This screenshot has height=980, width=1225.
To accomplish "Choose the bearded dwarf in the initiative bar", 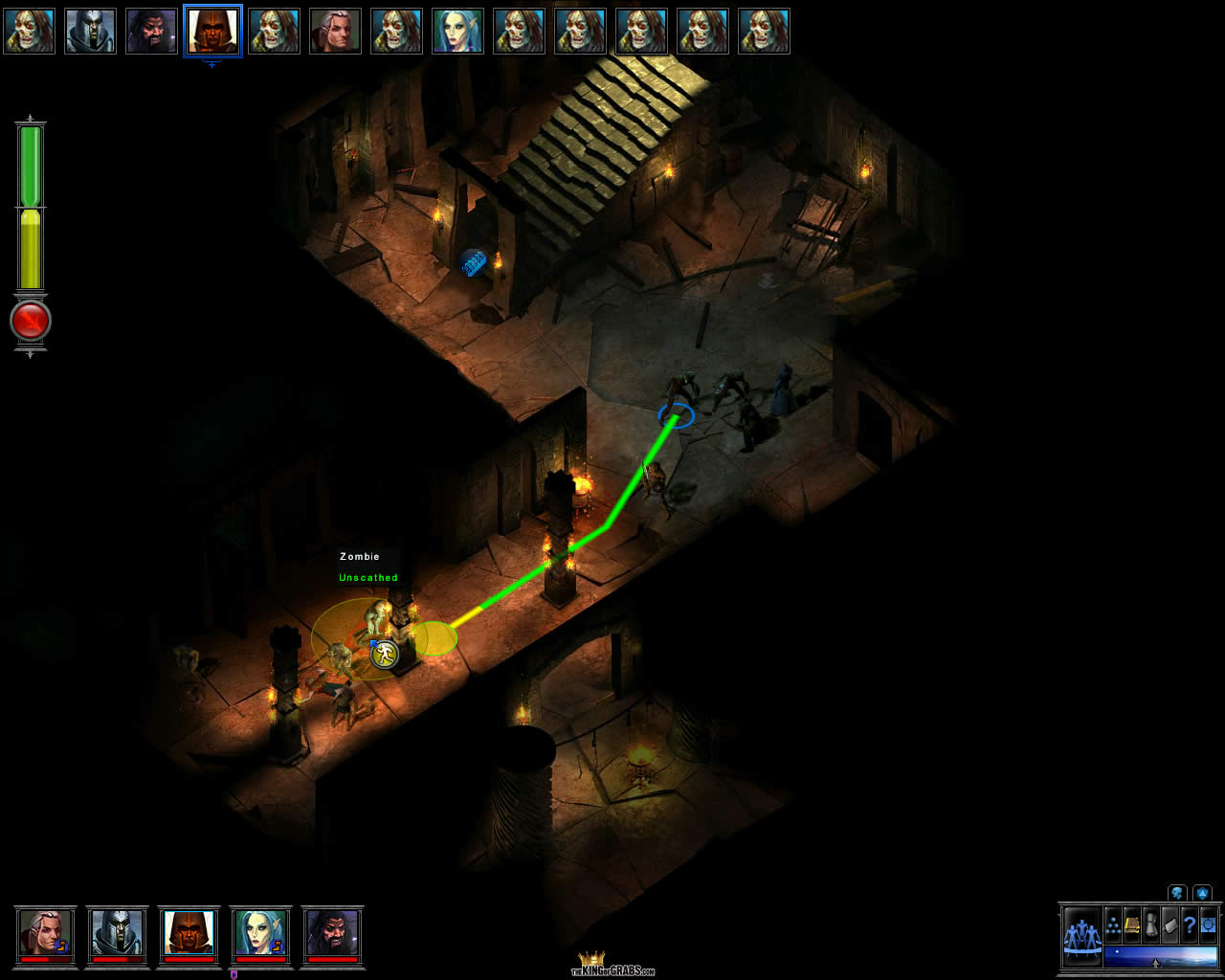I will tap(151, 31).
